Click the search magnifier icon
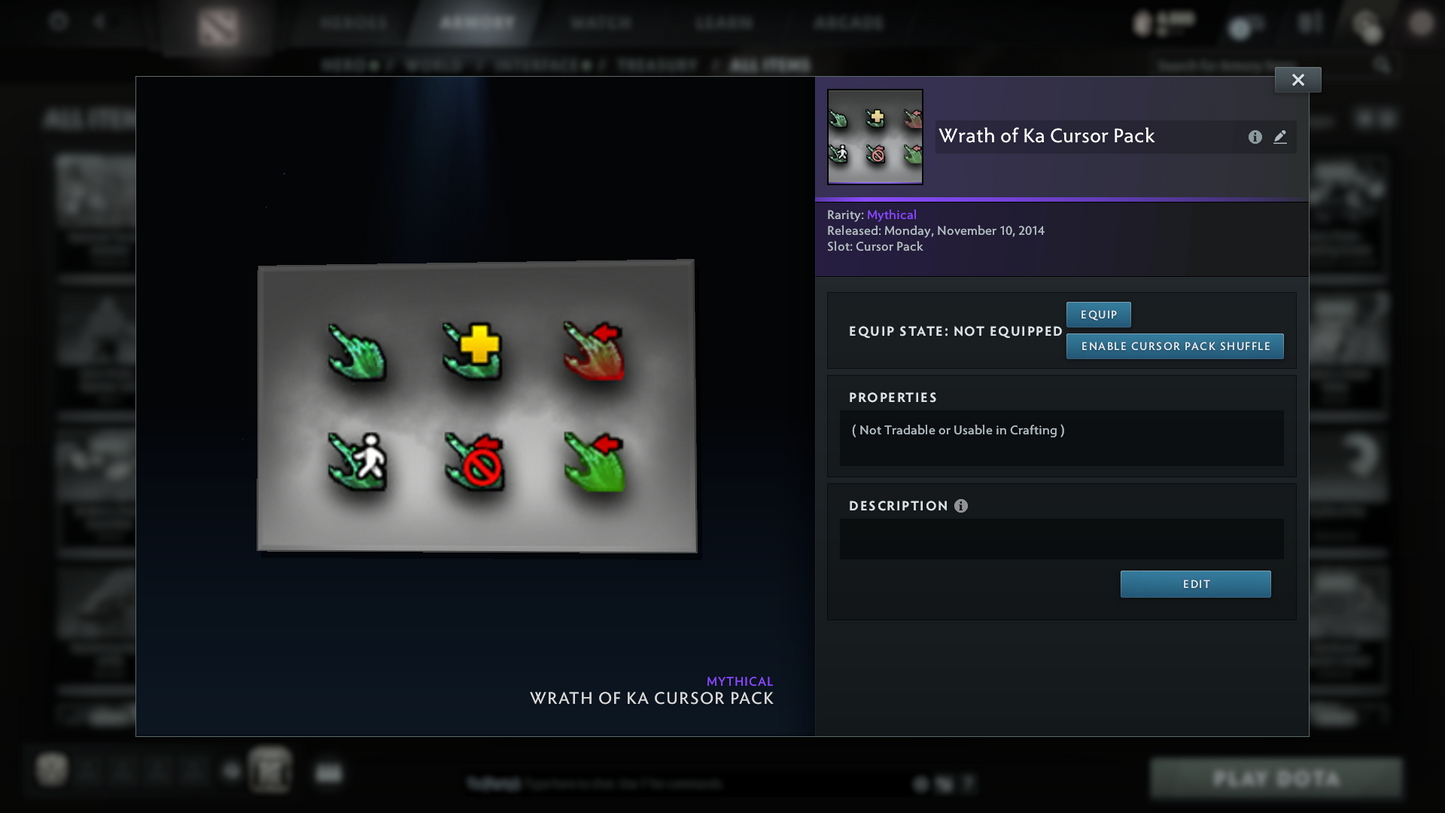The image size is (1445, 813). [1381, 63]
